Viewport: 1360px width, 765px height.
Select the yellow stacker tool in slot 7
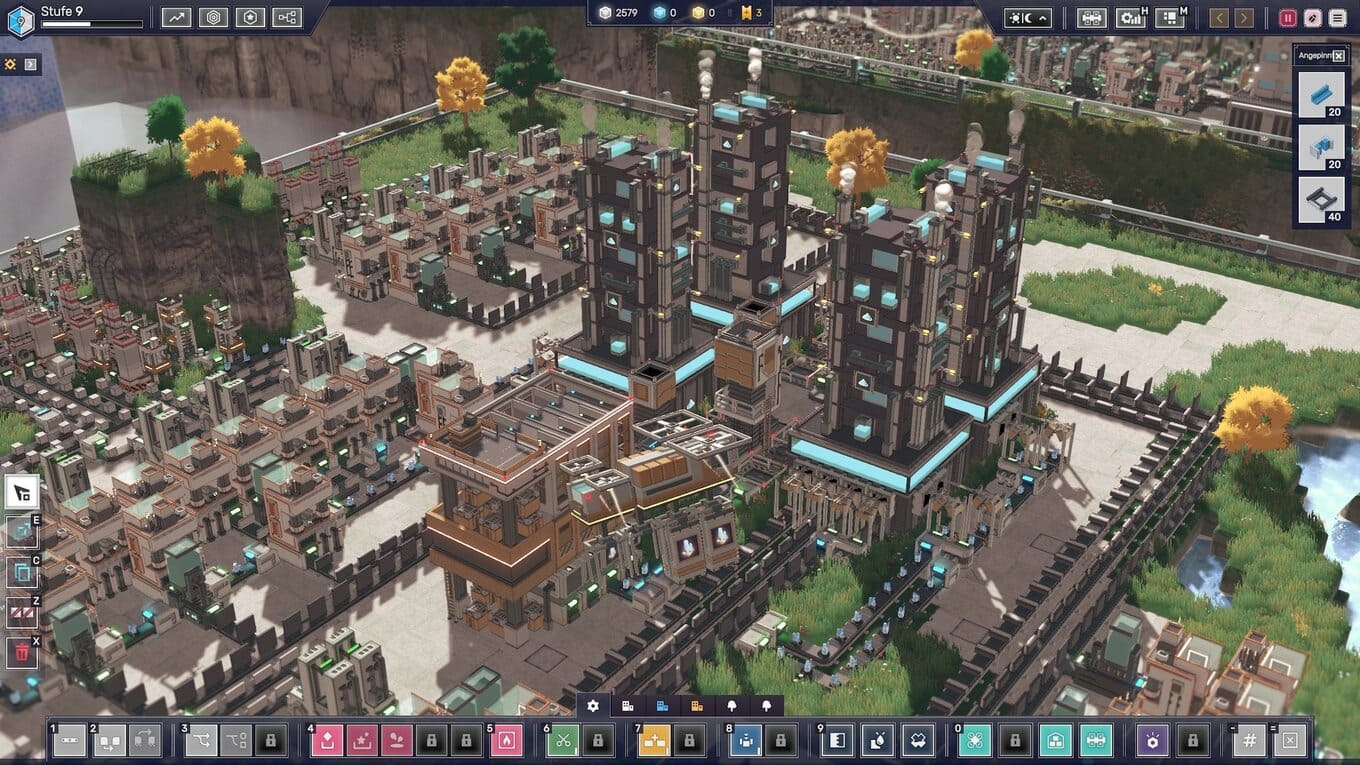tap(654, 741)
